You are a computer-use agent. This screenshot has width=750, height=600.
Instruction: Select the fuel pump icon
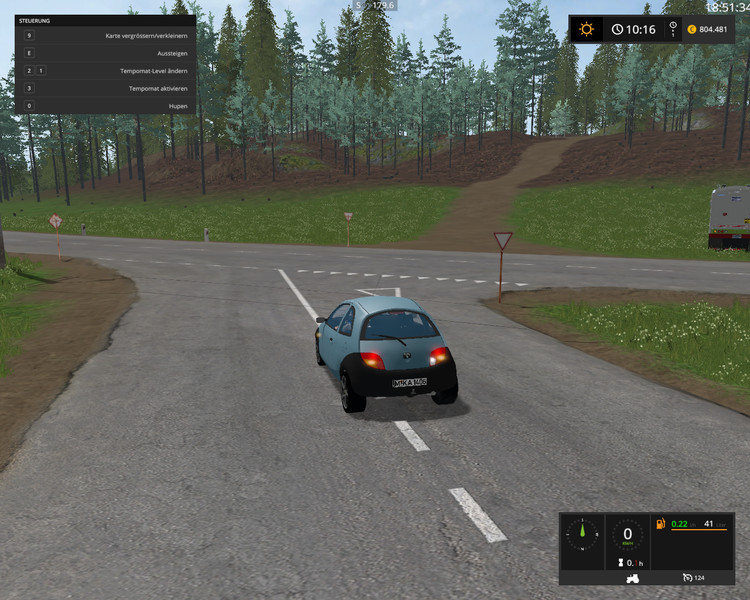660,524
